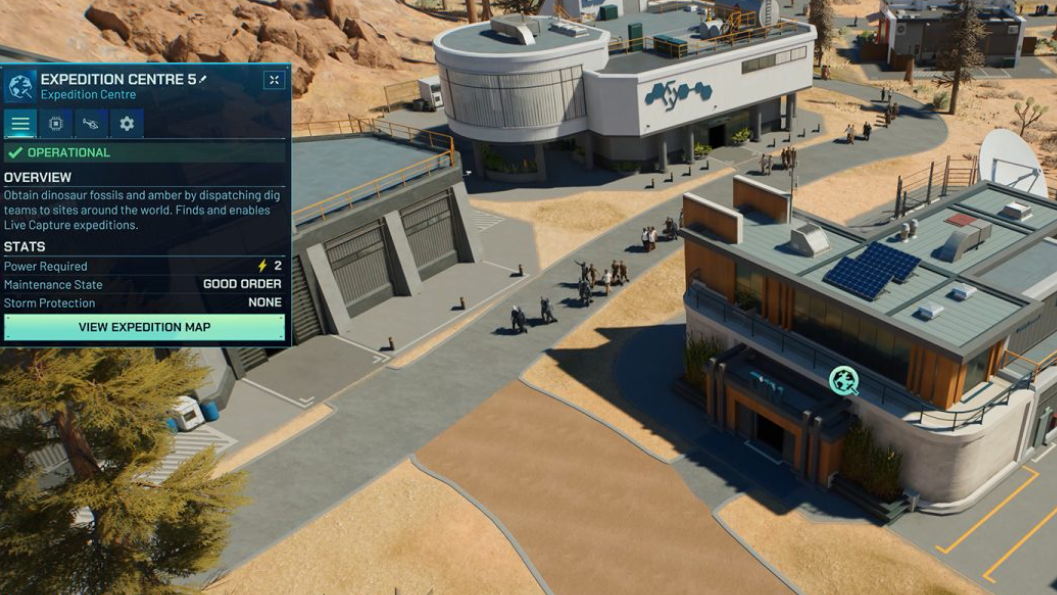This screenshot has width=1057, height=595.
Task: Switch to the overview list tab
Action: click(x=20, y=124)
